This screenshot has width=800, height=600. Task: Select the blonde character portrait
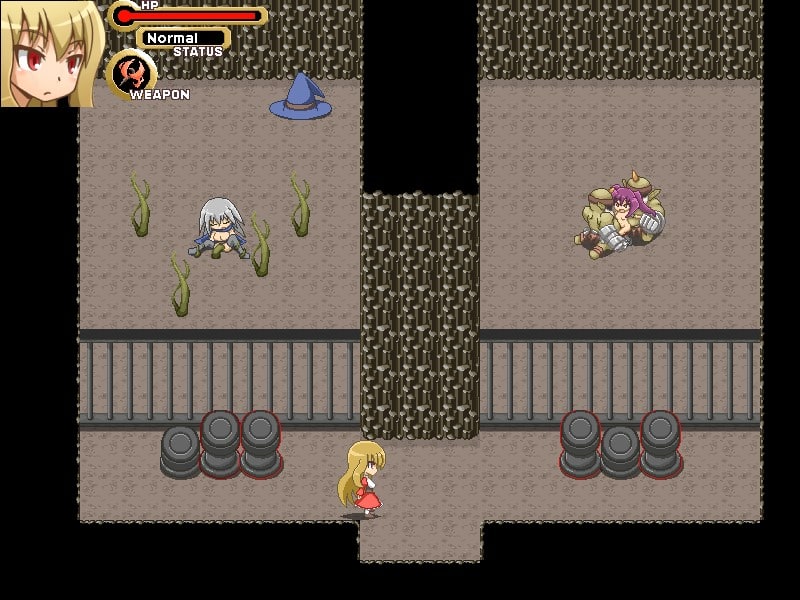pos(50,52)
